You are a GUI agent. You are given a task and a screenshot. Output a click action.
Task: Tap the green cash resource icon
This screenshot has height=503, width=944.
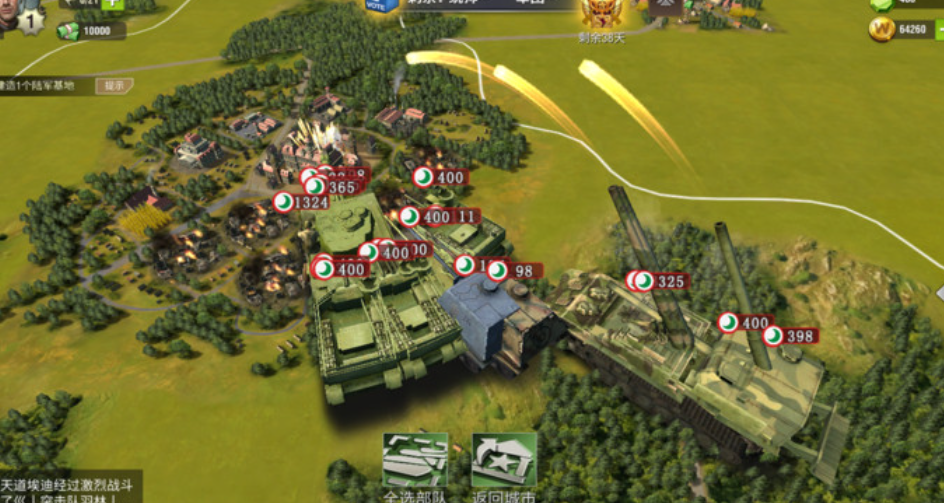point(68,31)
